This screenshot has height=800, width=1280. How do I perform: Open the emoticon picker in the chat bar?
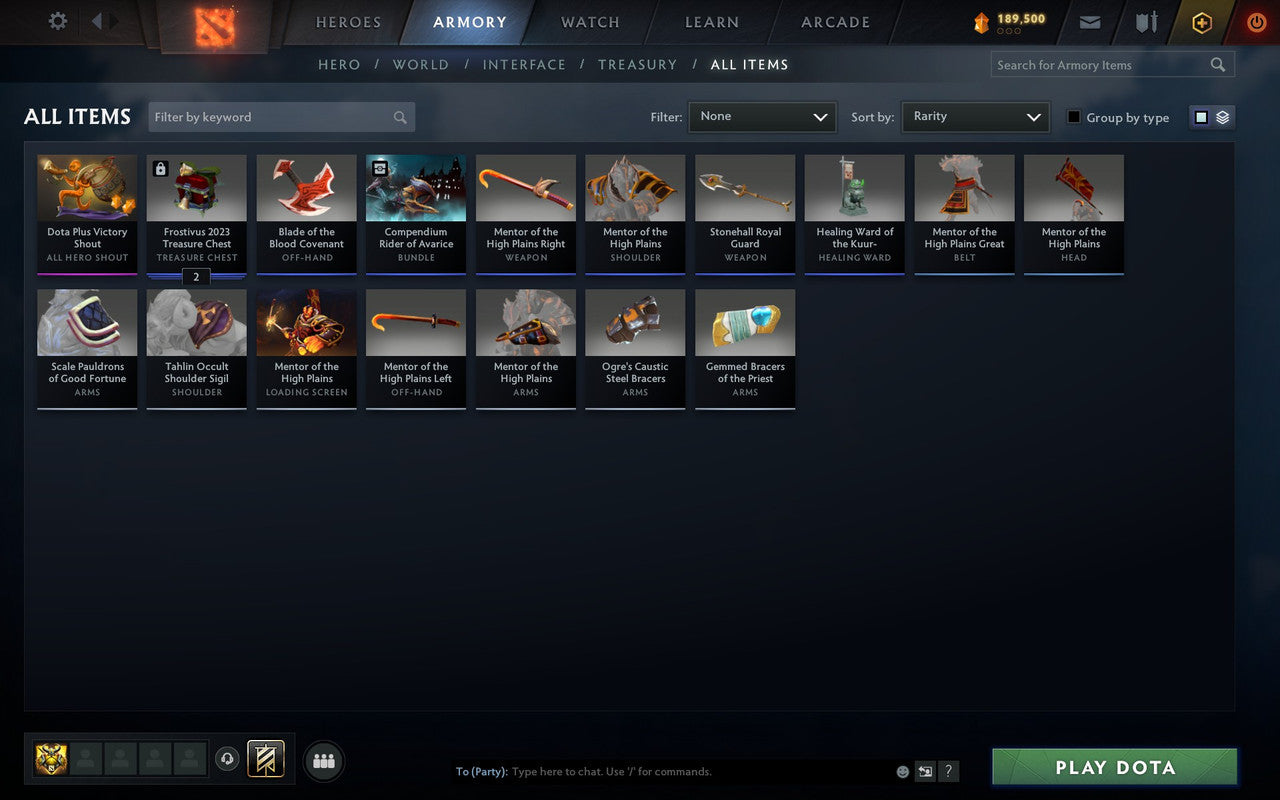click(x=901, y=771)
